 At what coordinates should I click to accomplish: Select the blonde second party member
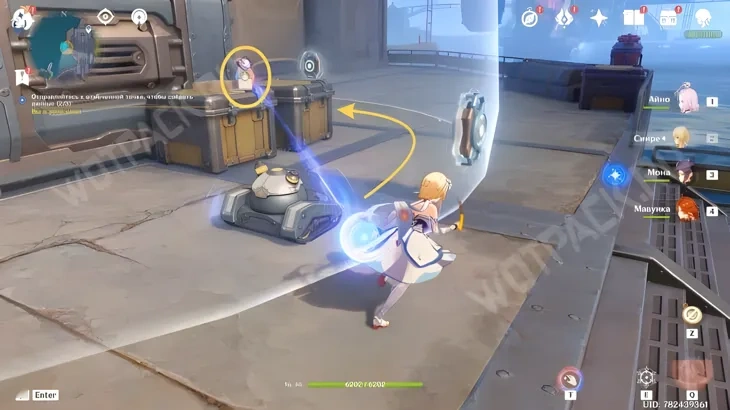683,137
